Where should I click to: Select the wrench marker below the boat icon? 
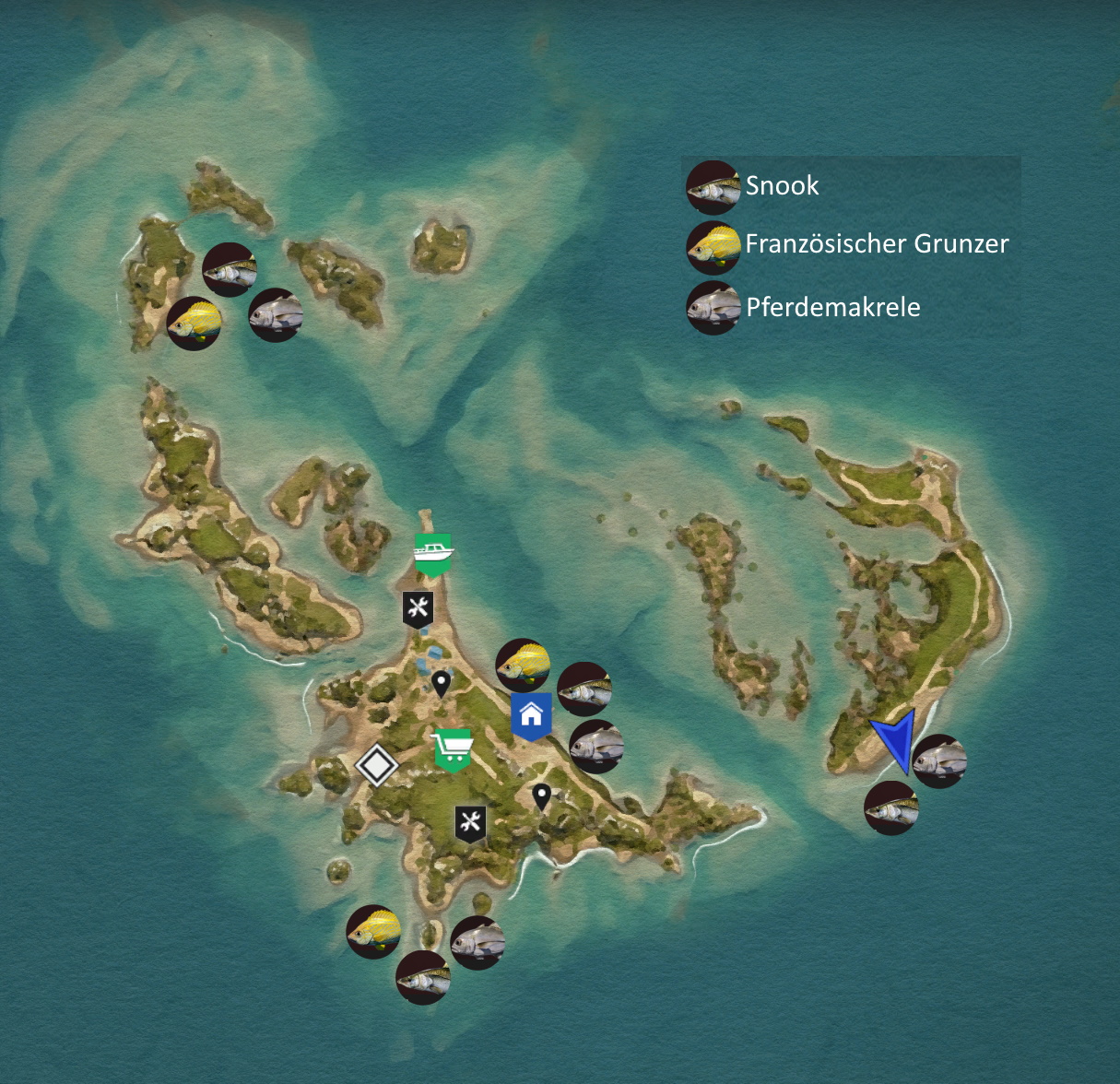[x=419, y=608]
